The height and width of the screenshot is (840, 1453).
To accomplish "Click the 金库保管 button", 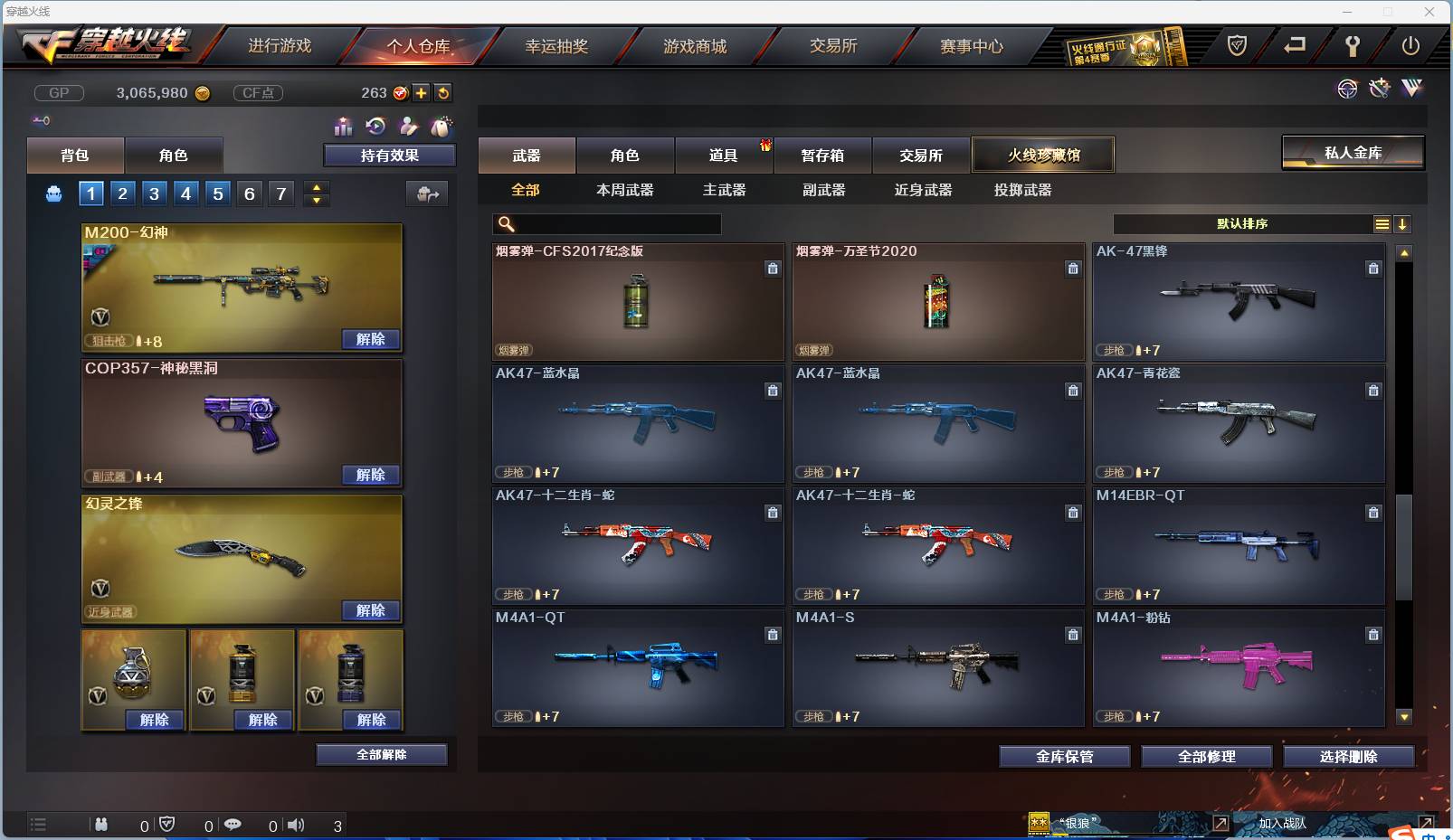I will click(1064, 757).
